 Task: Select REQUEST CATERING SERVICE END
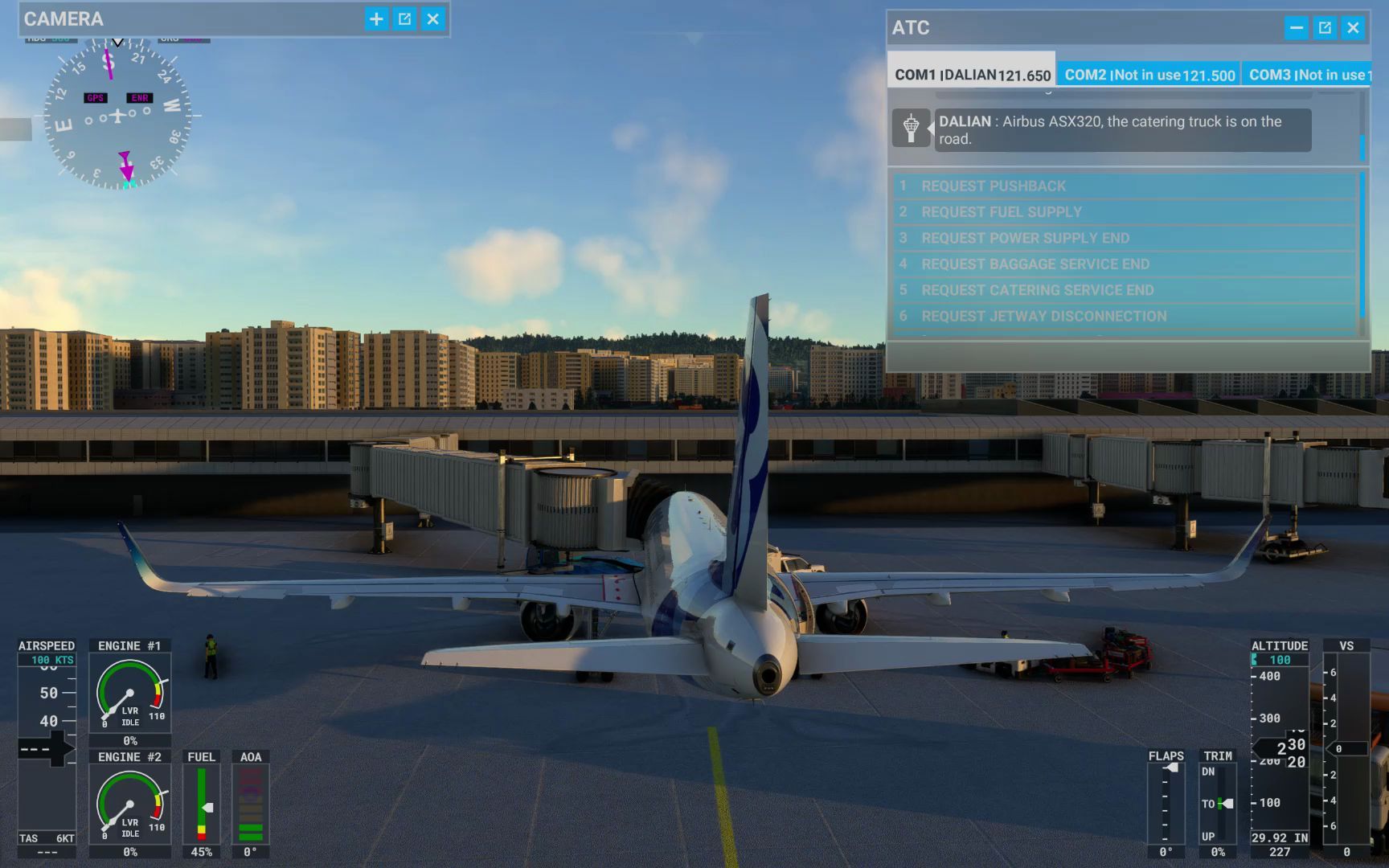1045,290
